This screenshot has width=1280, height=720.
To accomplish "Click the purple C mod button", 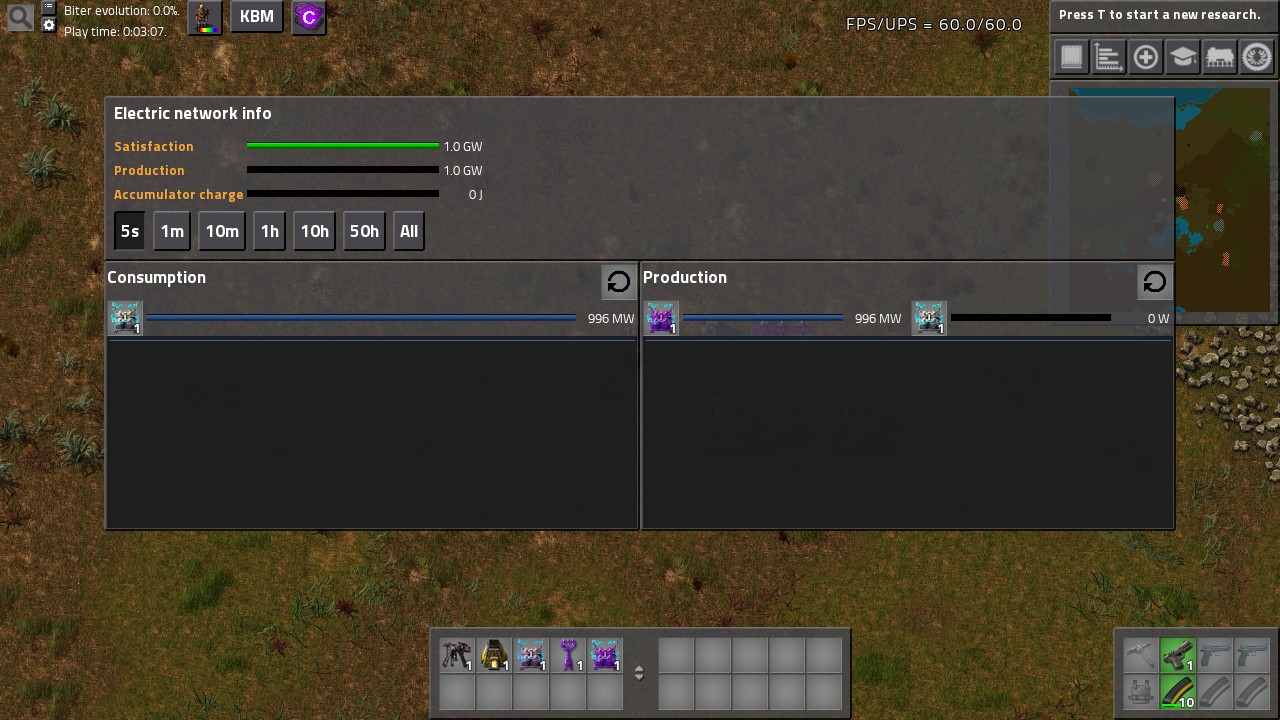I will pos(309,17).
